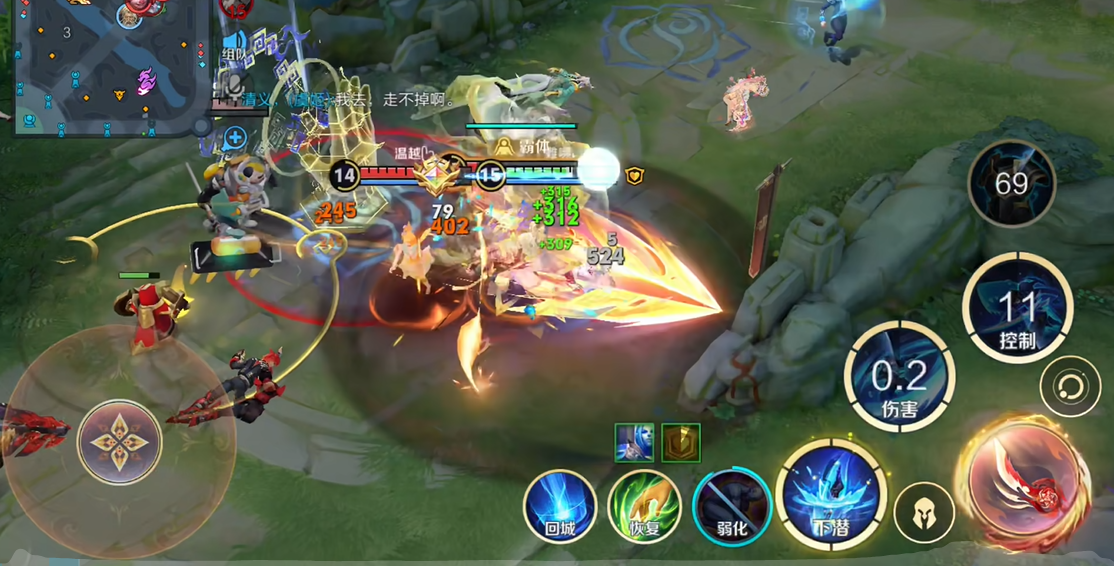Tap the virtual movement joystick center
Image resolution: width=1114 pixels, height=566 pixels.
(x=119, y=441)
